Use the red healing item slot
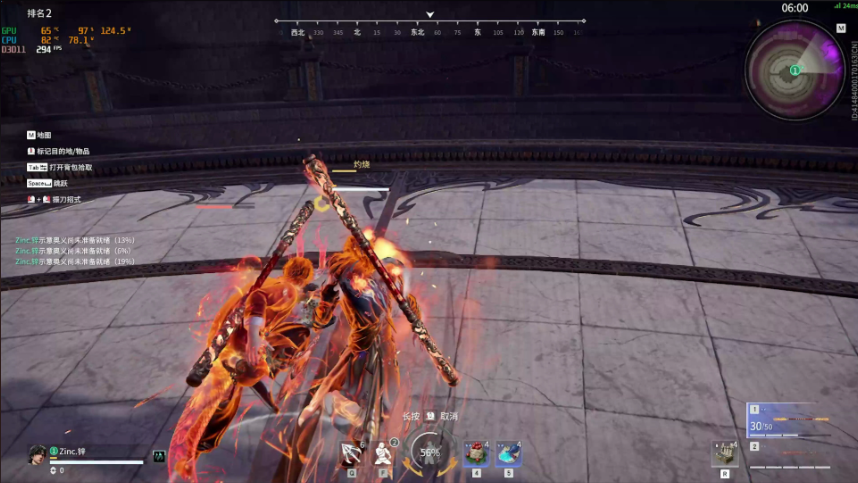Screen dimensions: 858x483 [476, 454]
